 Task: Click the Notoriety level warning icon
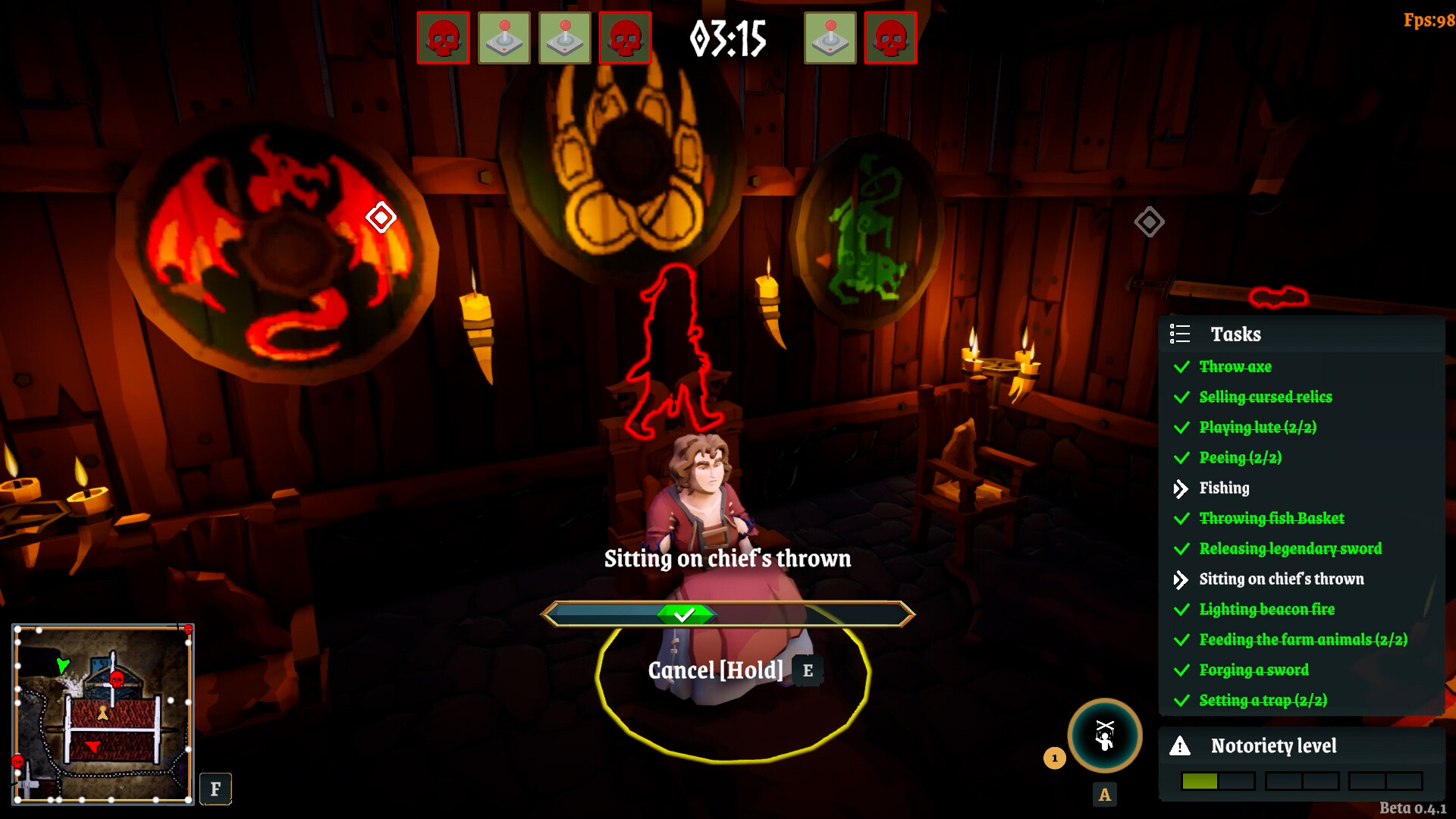(1180, 746)
